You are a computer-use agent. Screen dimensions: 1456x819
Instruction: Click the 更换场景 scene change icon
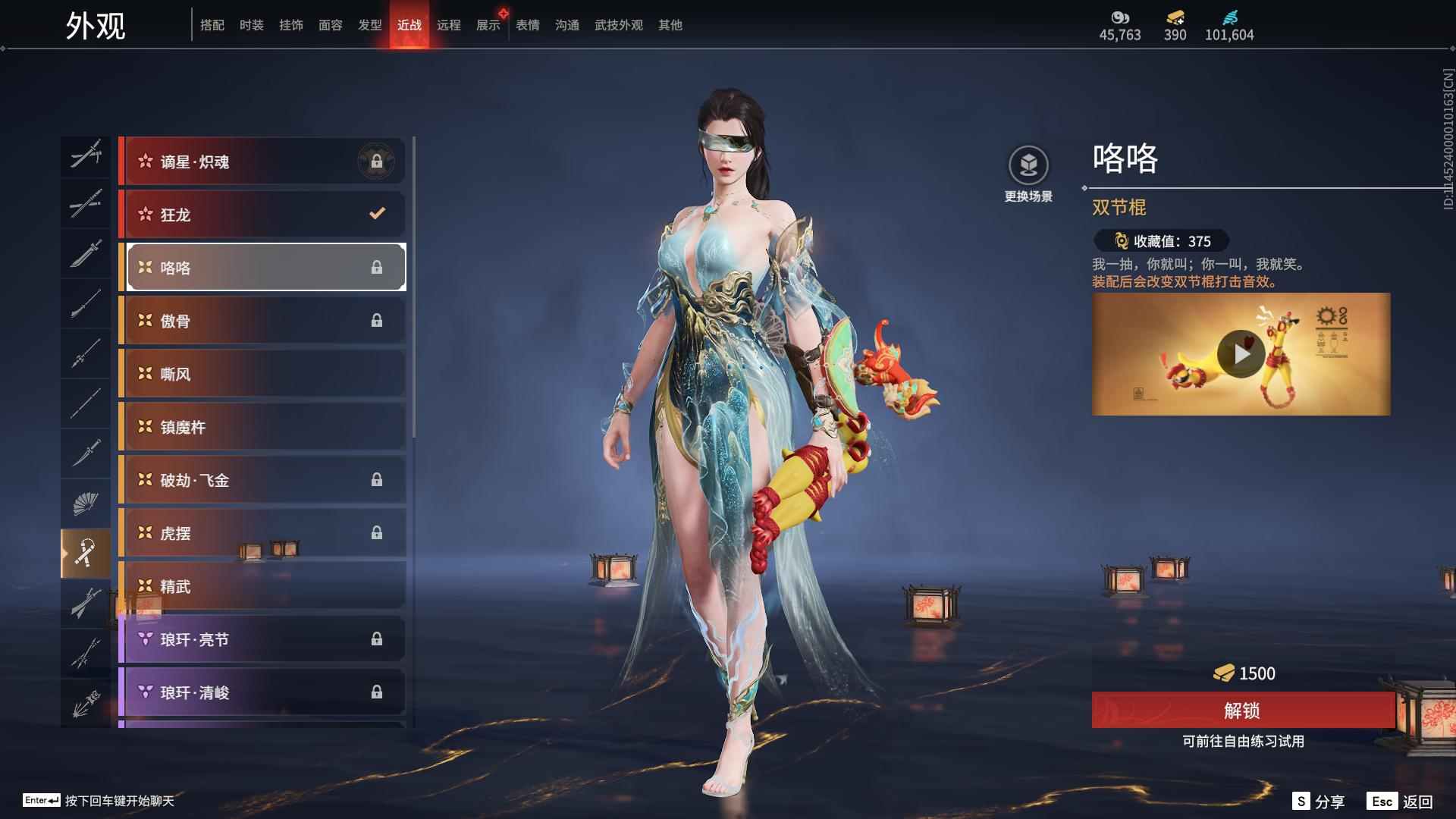[1028, 162]
